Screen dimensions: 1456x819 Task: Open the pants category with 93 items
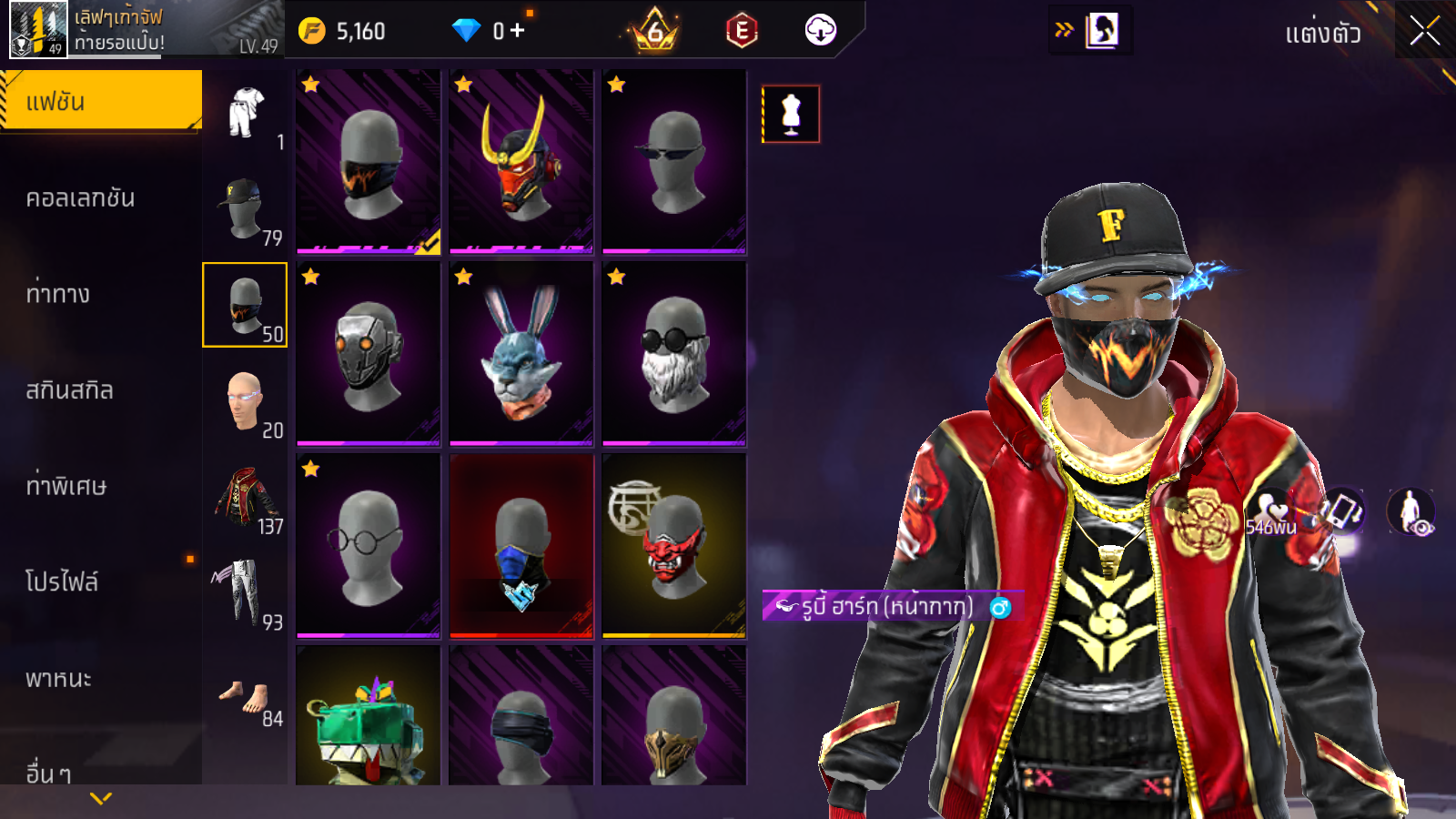245,593
